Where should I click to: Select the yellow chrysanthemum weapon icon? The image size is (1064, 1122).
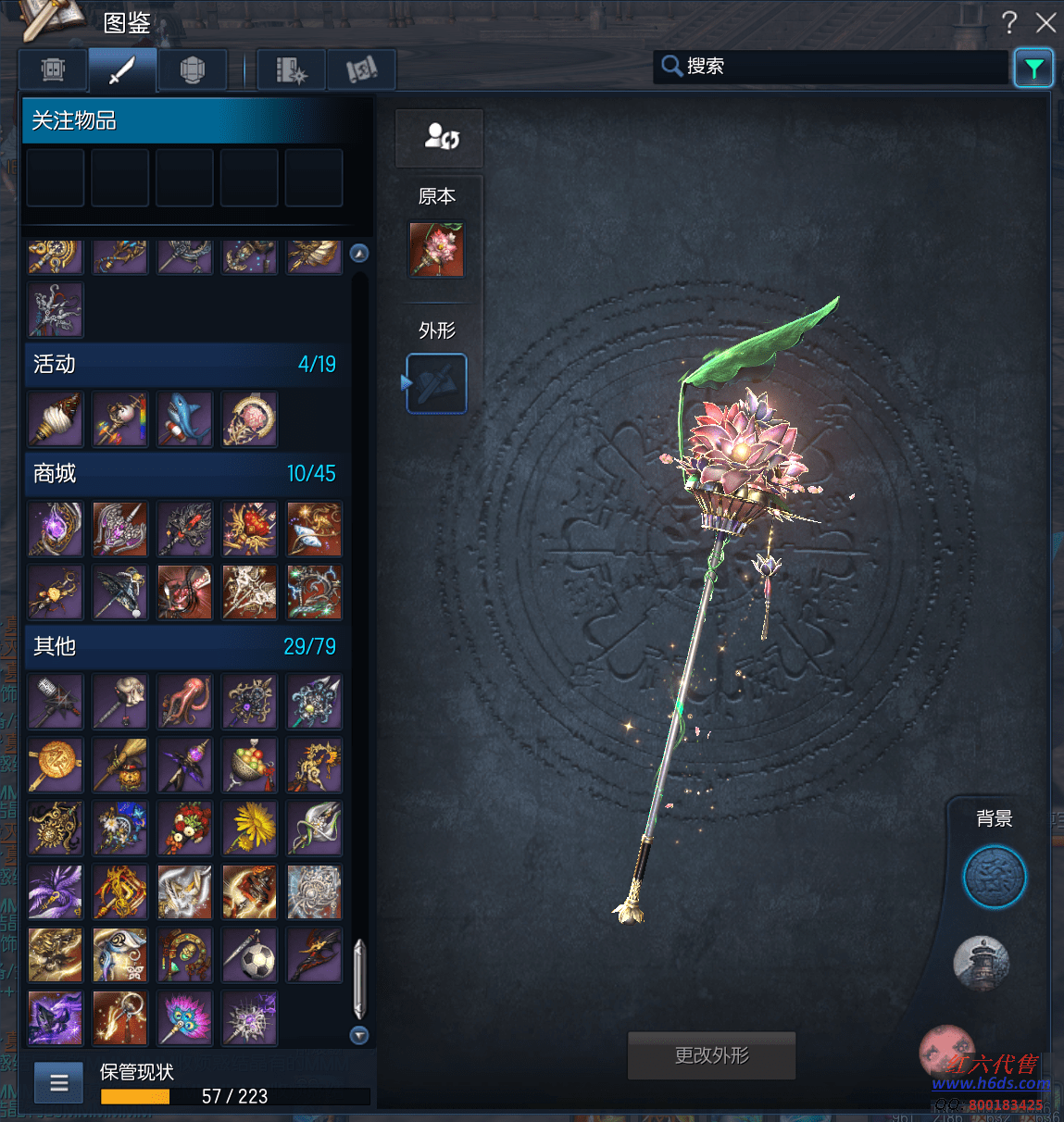coord(250,828)
